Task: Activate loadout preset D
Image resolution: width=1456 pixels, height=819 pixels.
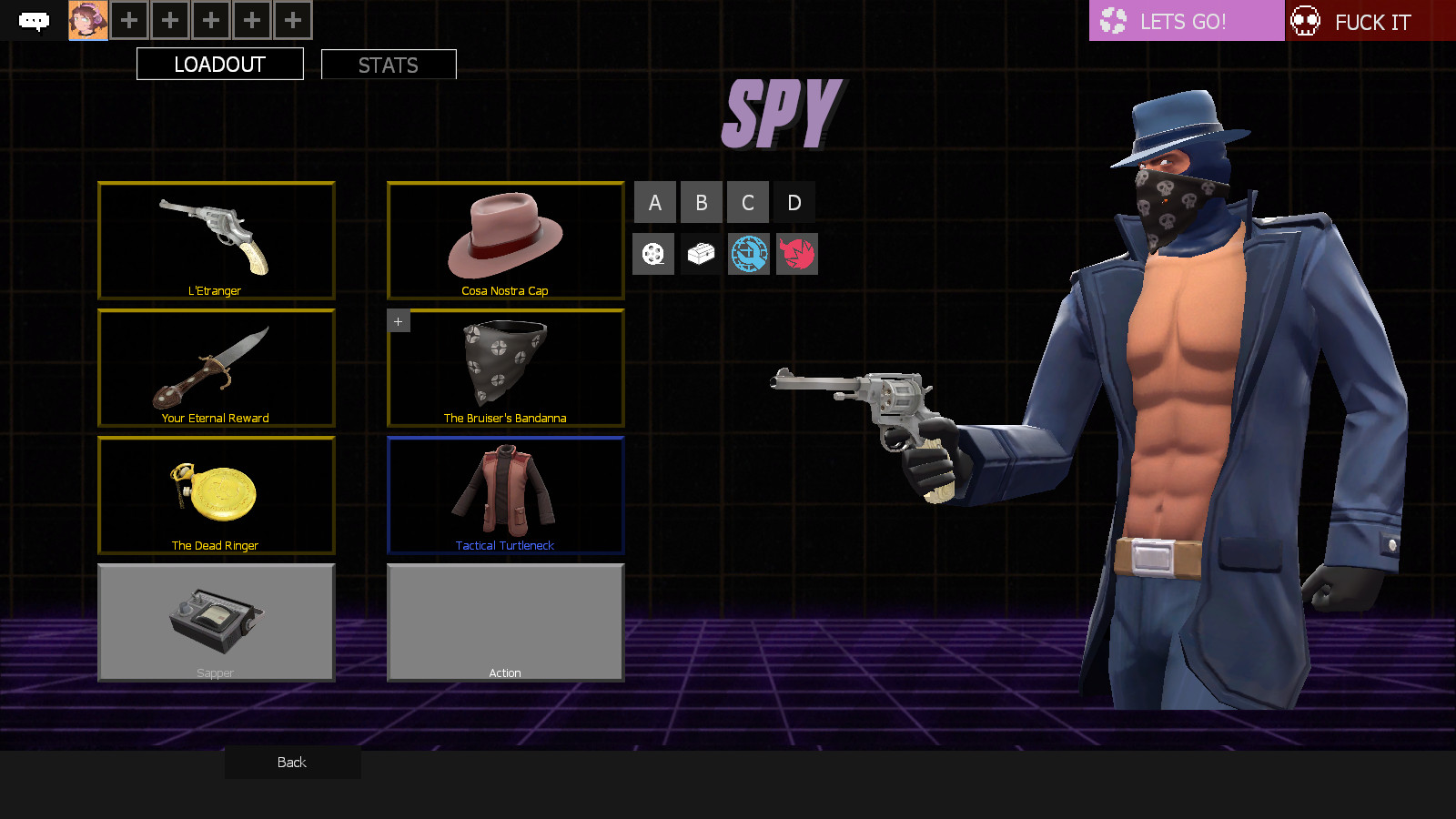Action: (x=794, y=202)
